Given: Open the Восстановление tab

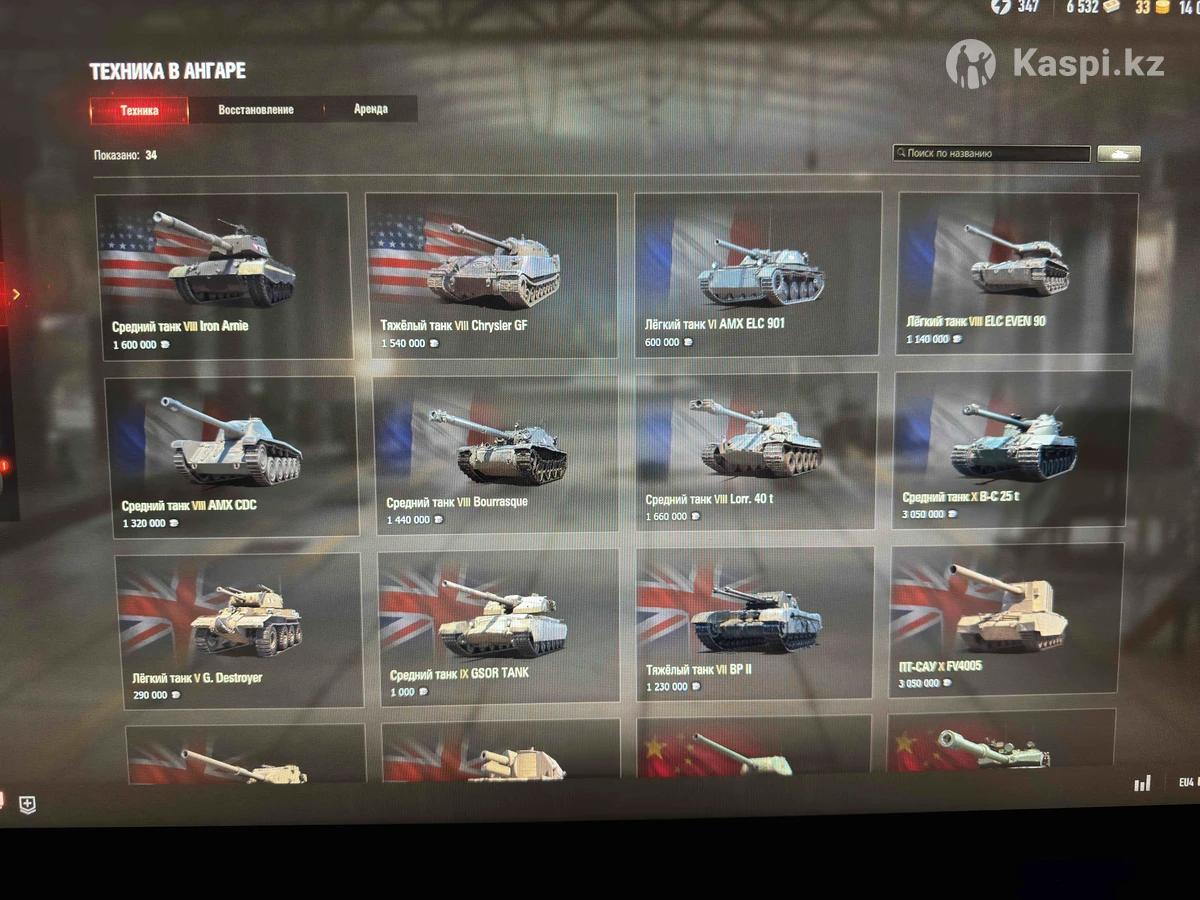Looking at the screenshot, I should [x=256, y=109].
